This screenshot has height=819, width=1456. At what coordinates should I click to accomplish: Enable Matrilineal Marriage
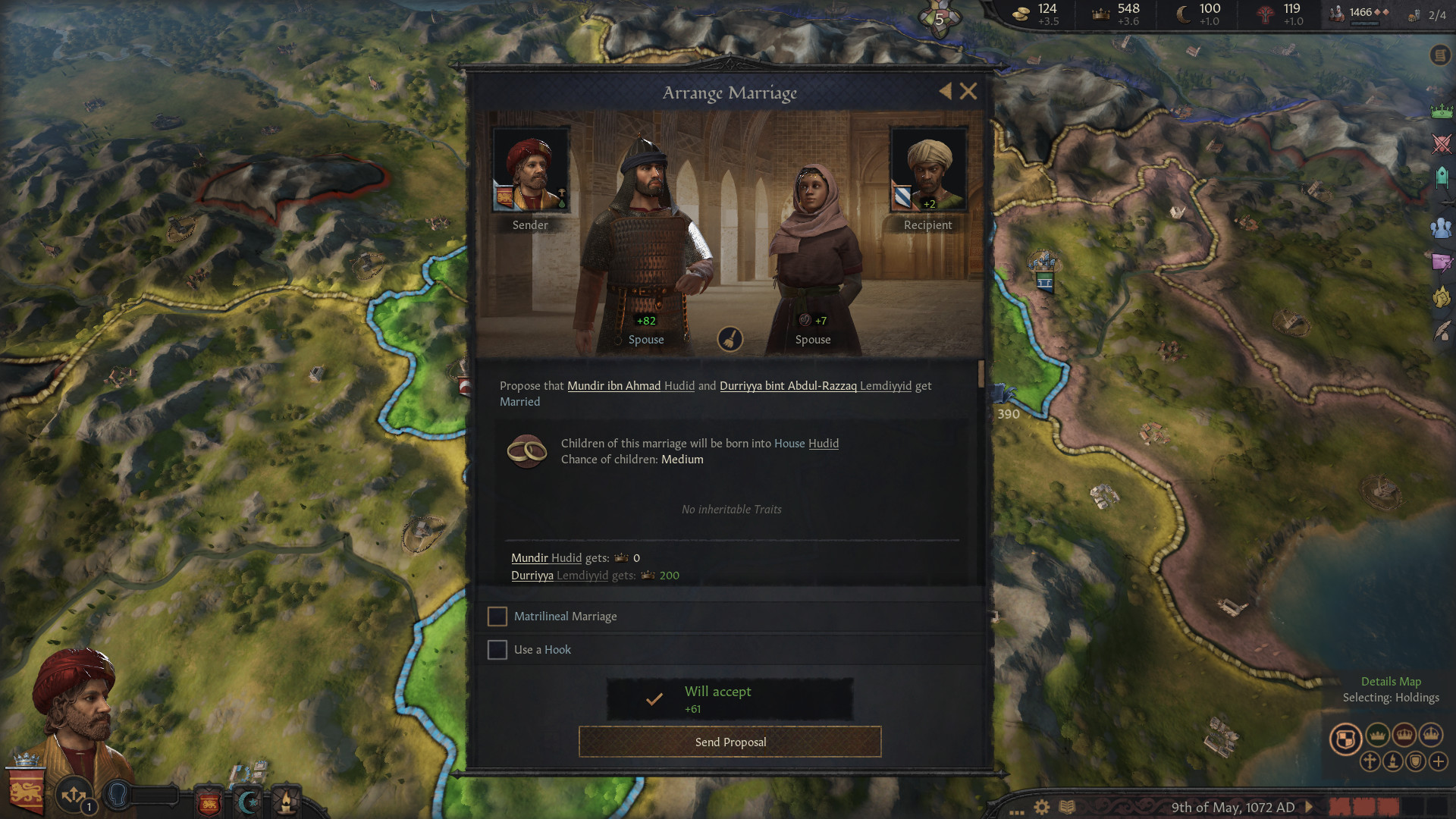(497, 617)
